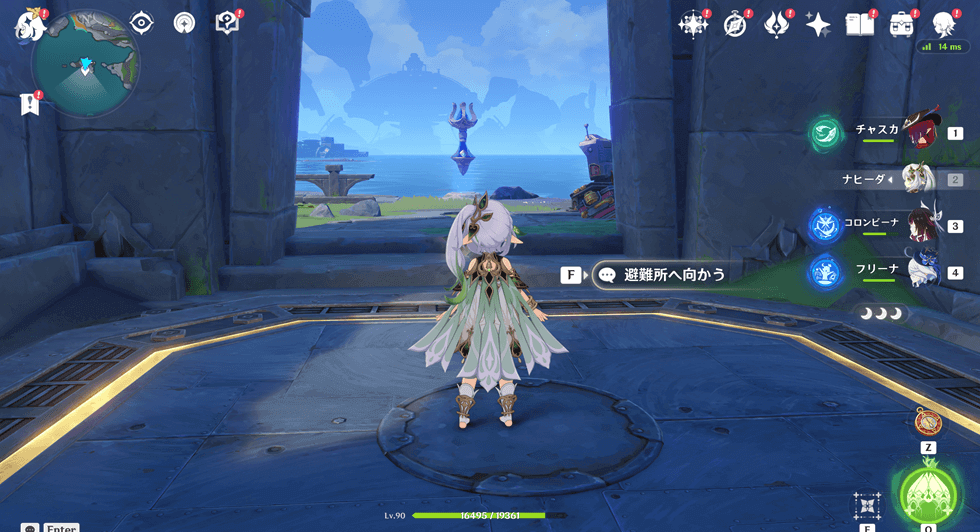
Task: Open the character head profile icon
Action: (943, 25)
